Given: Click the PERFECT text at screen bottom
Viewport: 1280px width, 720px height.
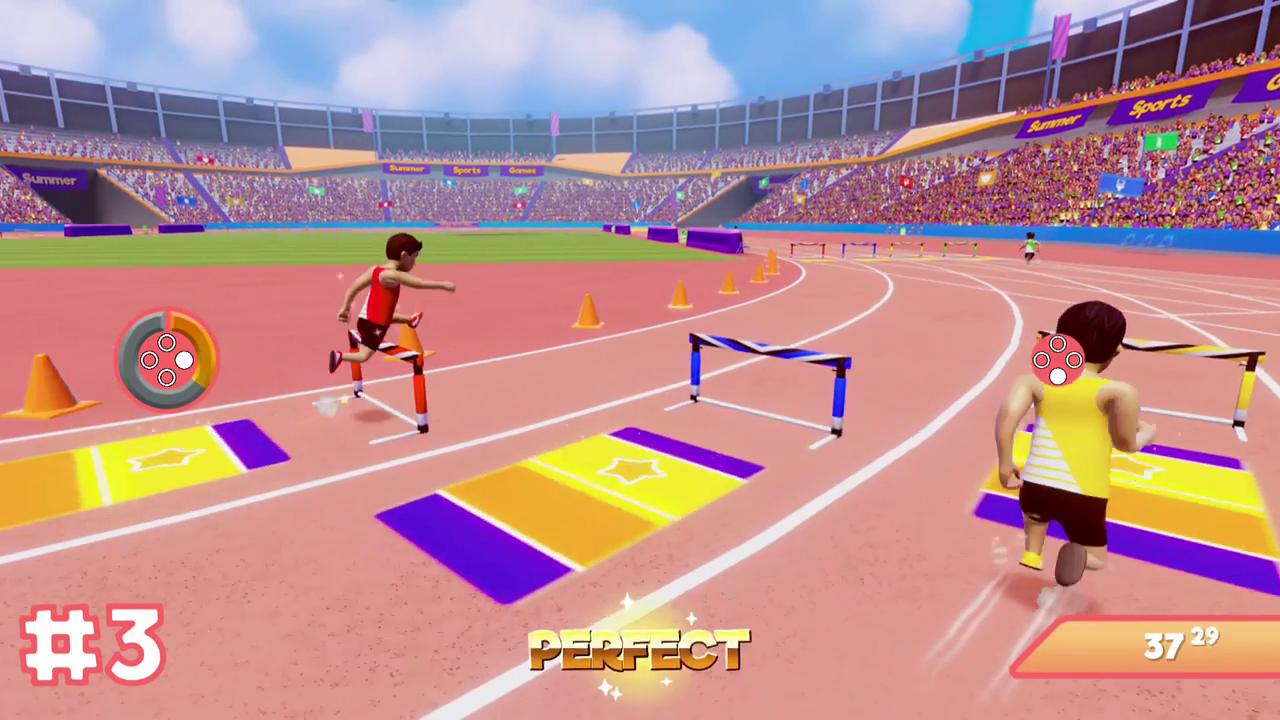Looking at the screenshot, I should point(640,652).
